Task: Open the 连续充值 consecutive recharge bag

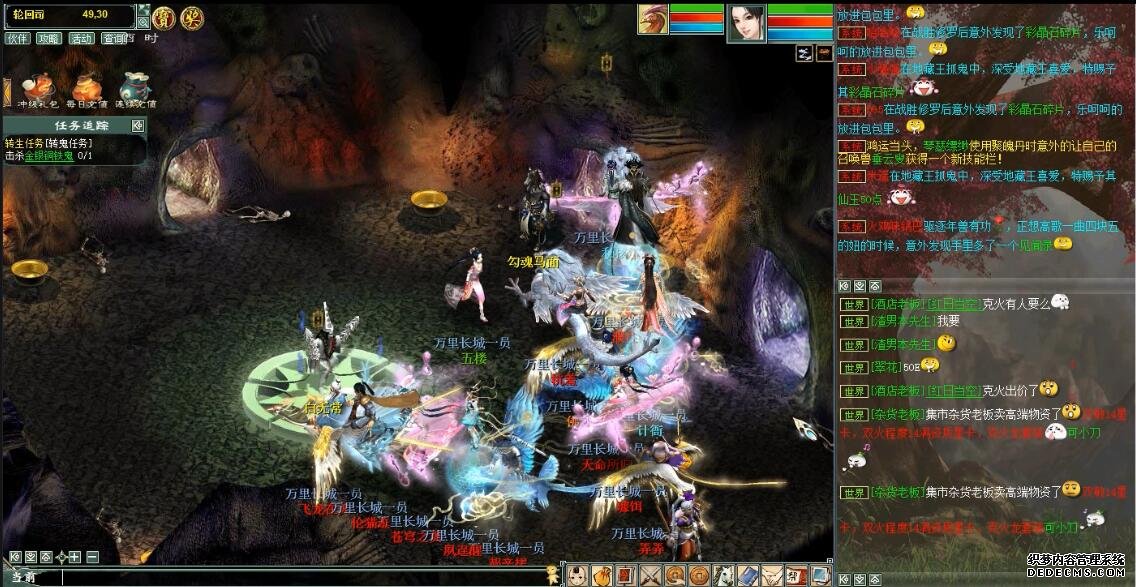Action: pyautogui.click(x=134, y=88)
